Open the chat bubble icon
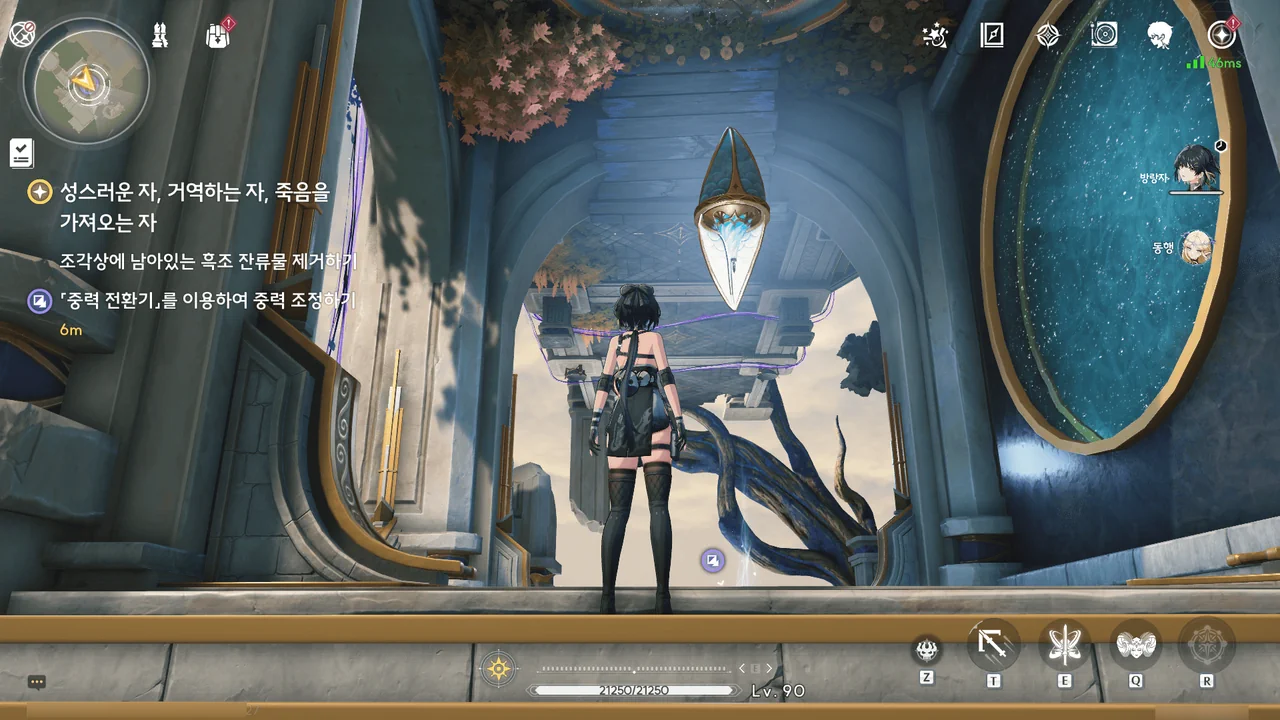The height and width of the screenshot is (720, 1280). pyautogui.click(x=37, y=682)
